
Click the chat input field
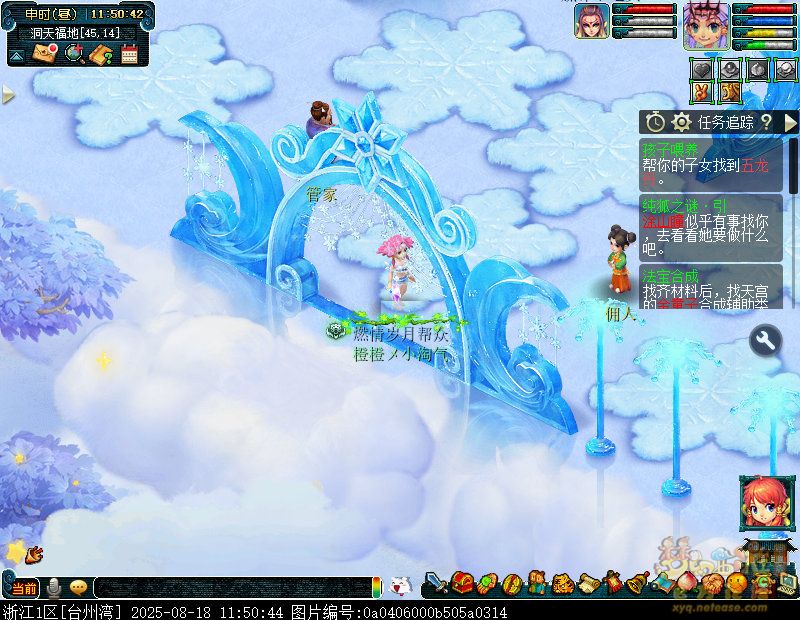point(230,588)
